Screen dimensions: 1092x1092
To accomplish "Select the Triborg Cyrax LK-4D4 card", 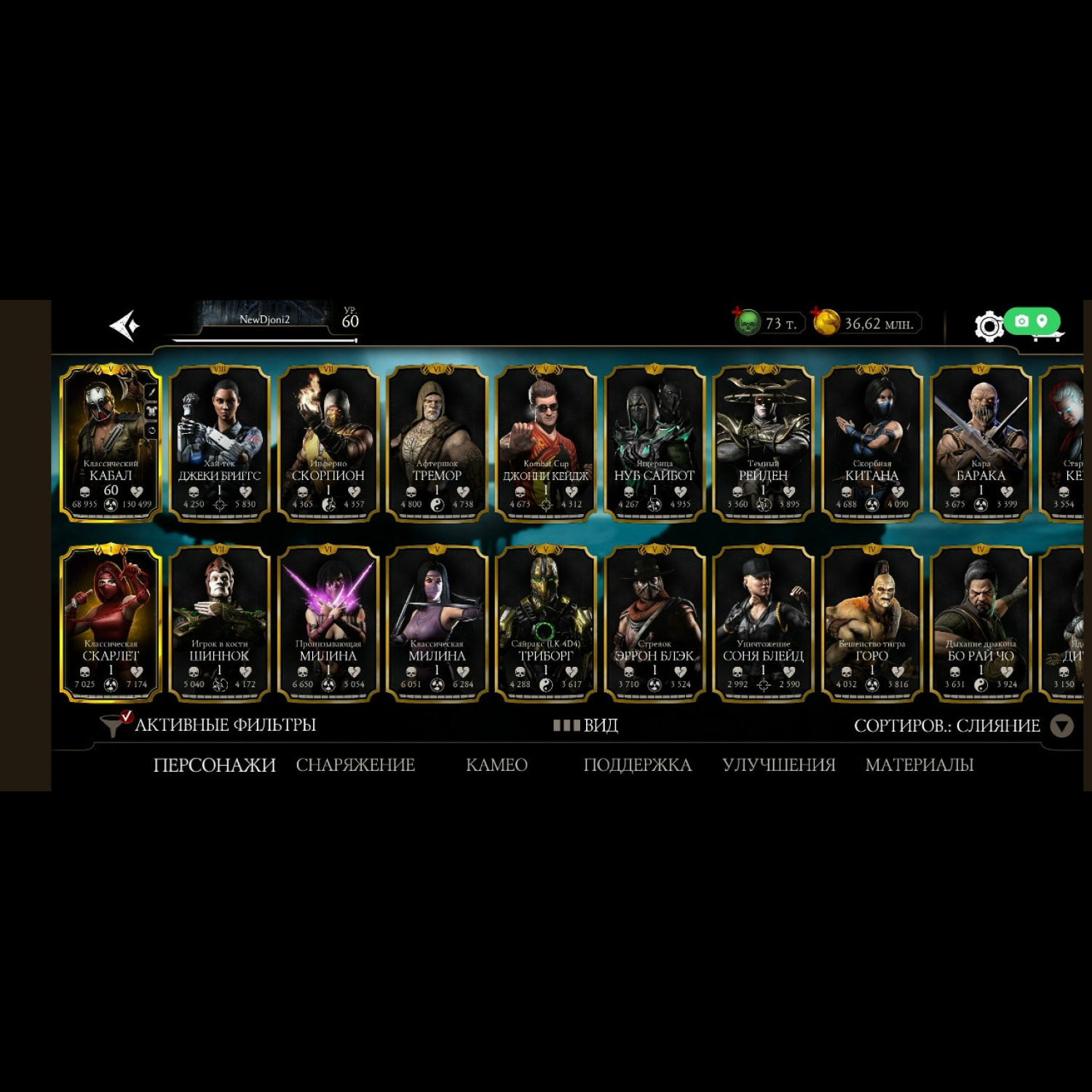I will tap(546, 623).
